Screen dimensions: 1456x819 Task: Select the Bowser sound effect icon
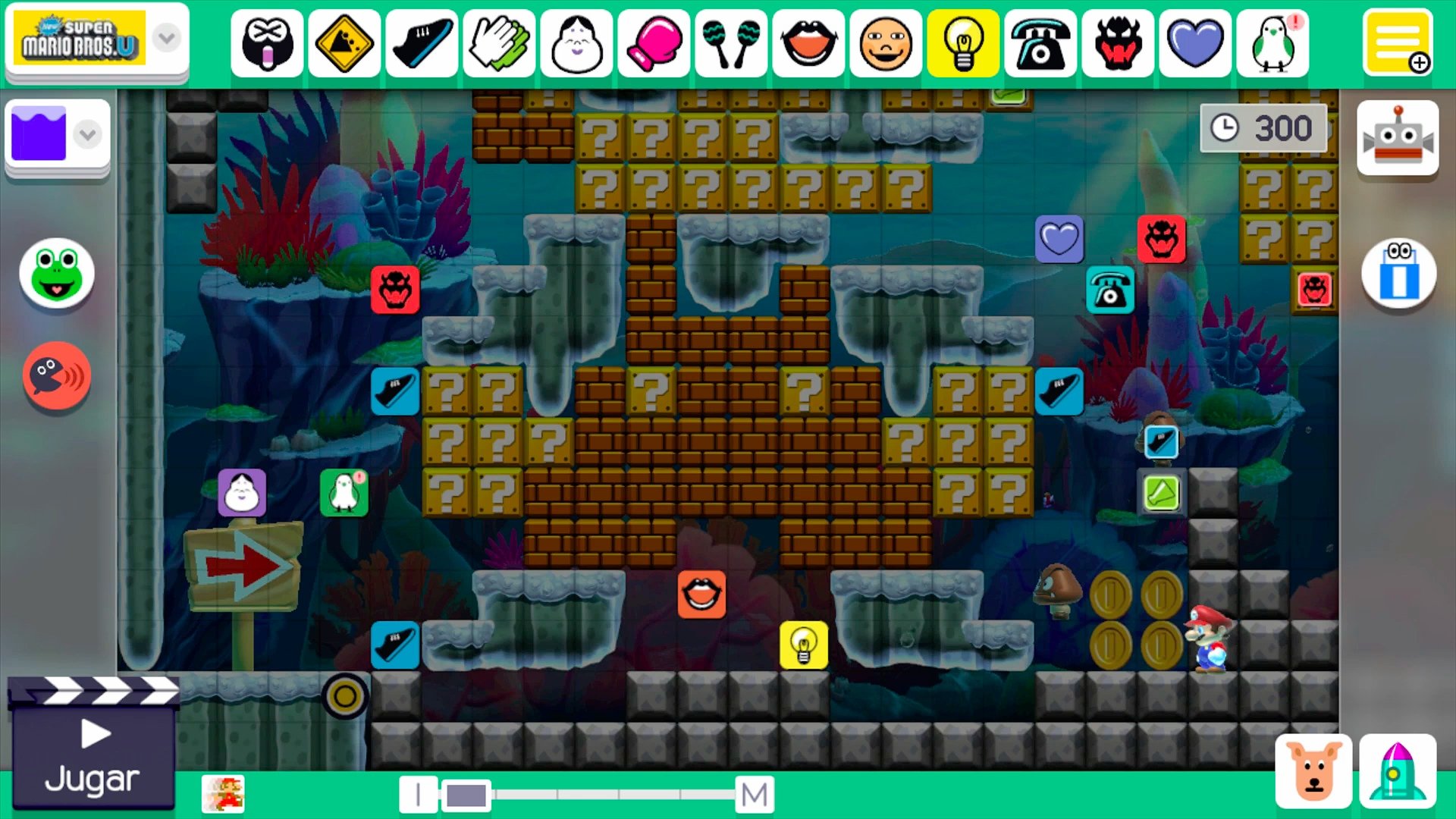(x=1117, y=43)
